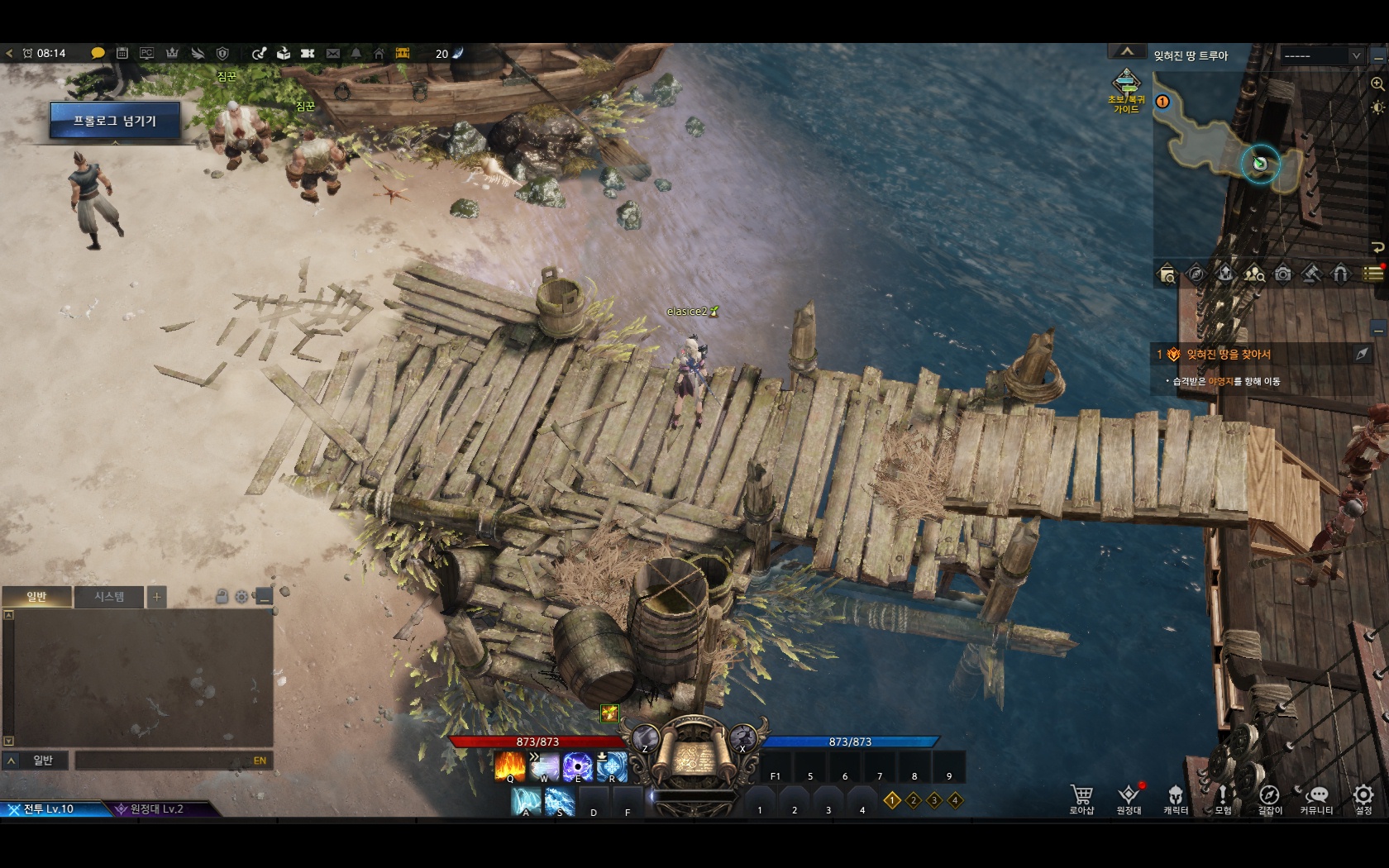This screenshot has width=1389, height=868.
Task: Select the quest tracker entry for Forgotten Land
Action: pyautogui.click(x=1228, y=355)
